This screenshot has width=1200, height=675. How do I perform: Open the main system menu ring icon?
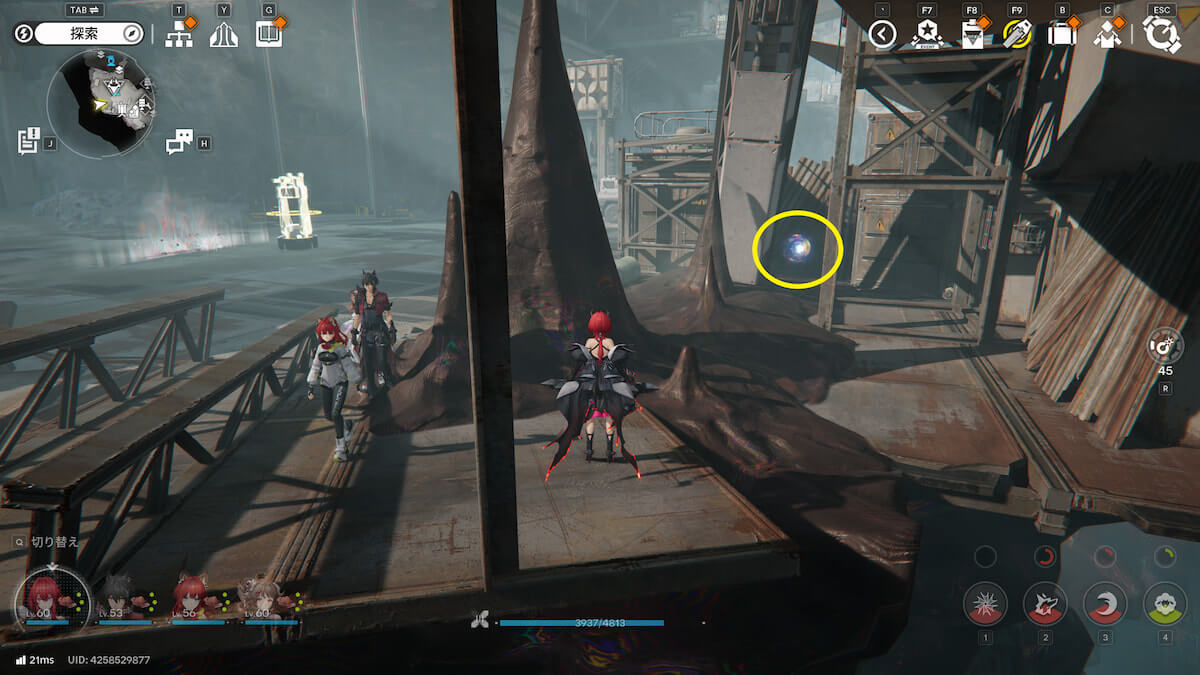(x=1162, y=35)
